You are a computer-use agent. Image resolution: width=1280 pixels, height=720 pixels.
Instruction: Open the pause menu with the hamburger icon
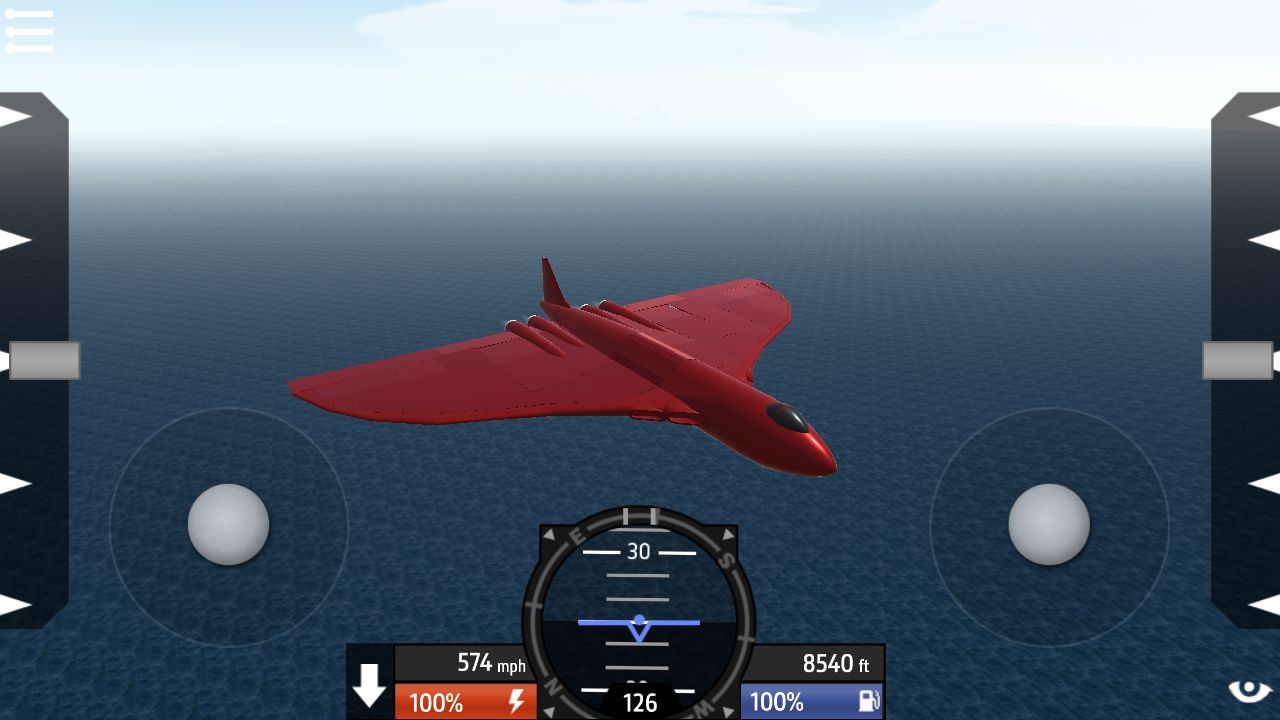tap(29, 29)
